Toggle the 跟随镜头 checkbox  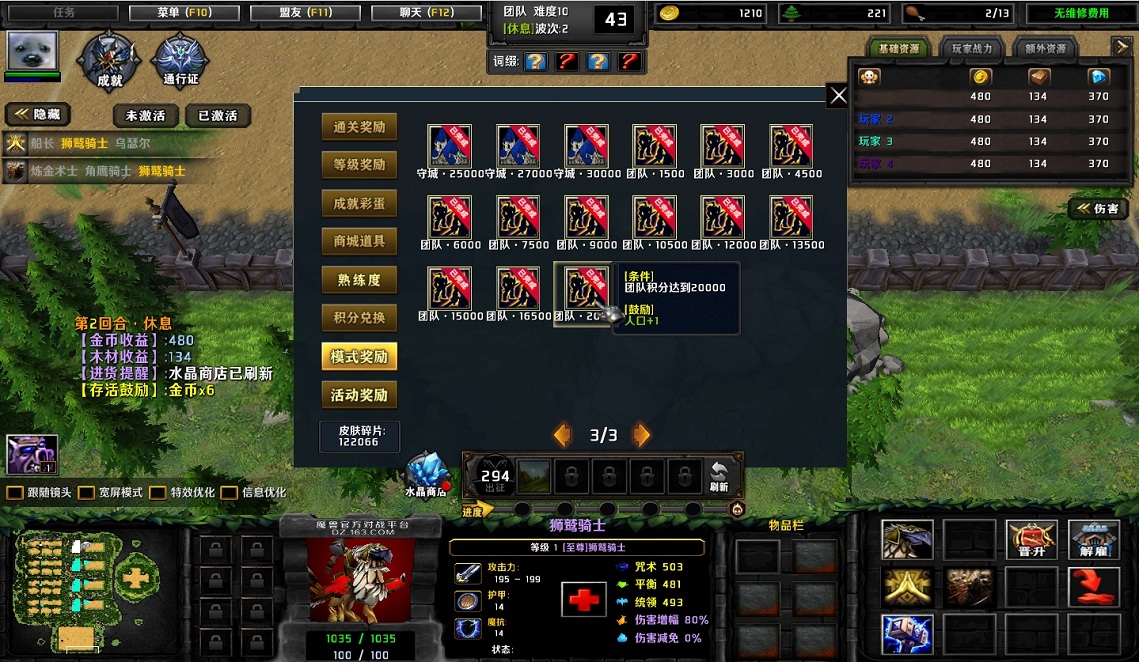tap(15, 493)
